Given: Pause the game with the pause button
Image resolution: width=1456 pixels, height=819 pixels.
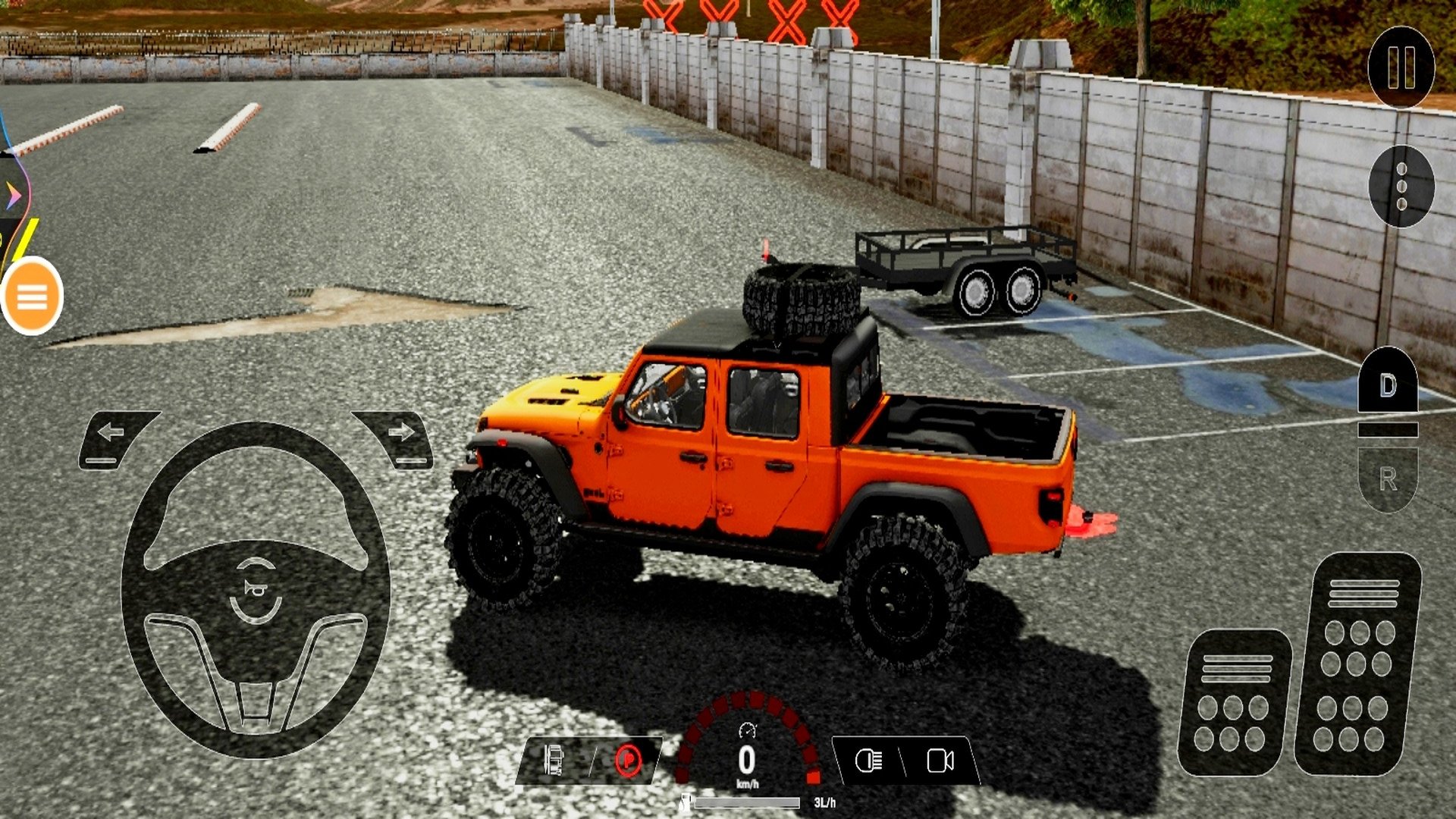Looking at the screenshot, I should (x=1401, y=67).
